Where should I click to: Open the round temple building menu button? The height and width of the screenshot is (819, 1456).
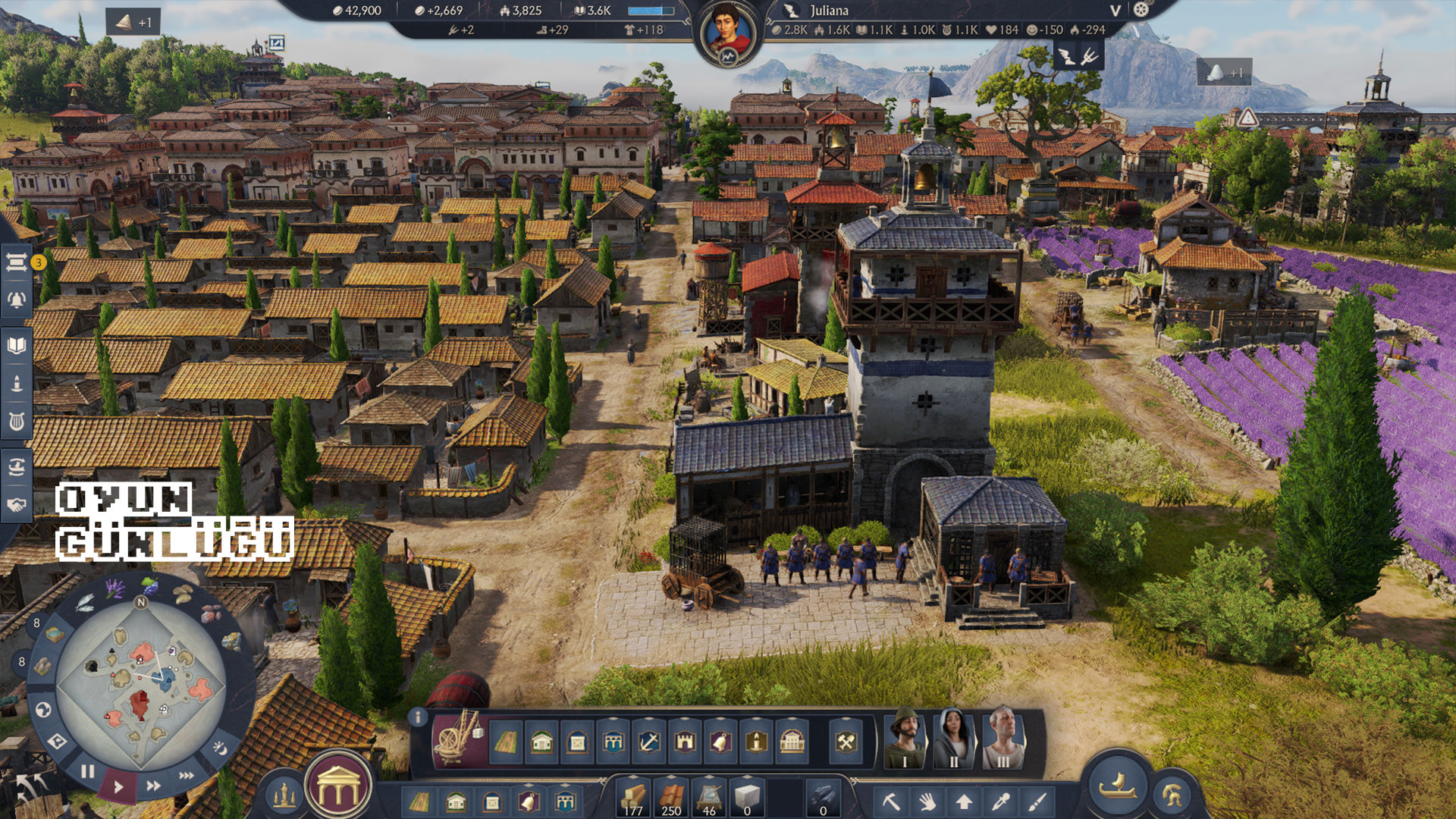coord(338,789)
